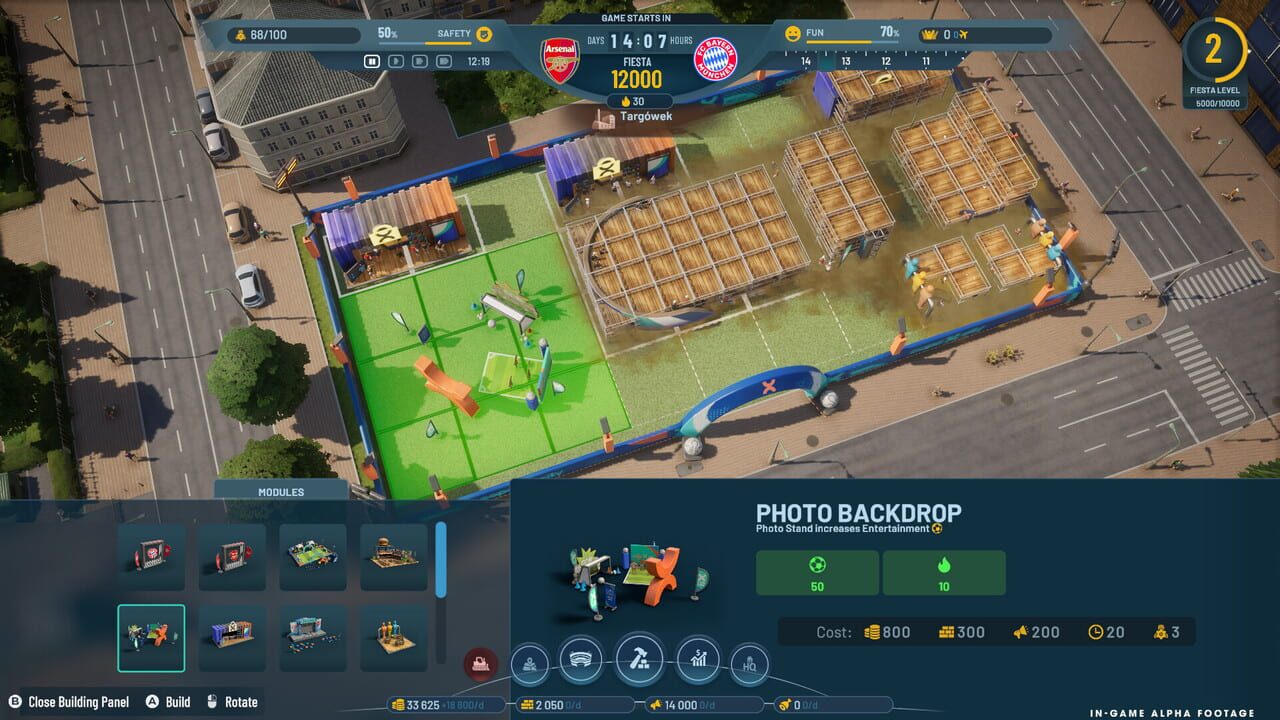Open the map overview icon
Screen dimensions: 1280x720
pos(529,662)
